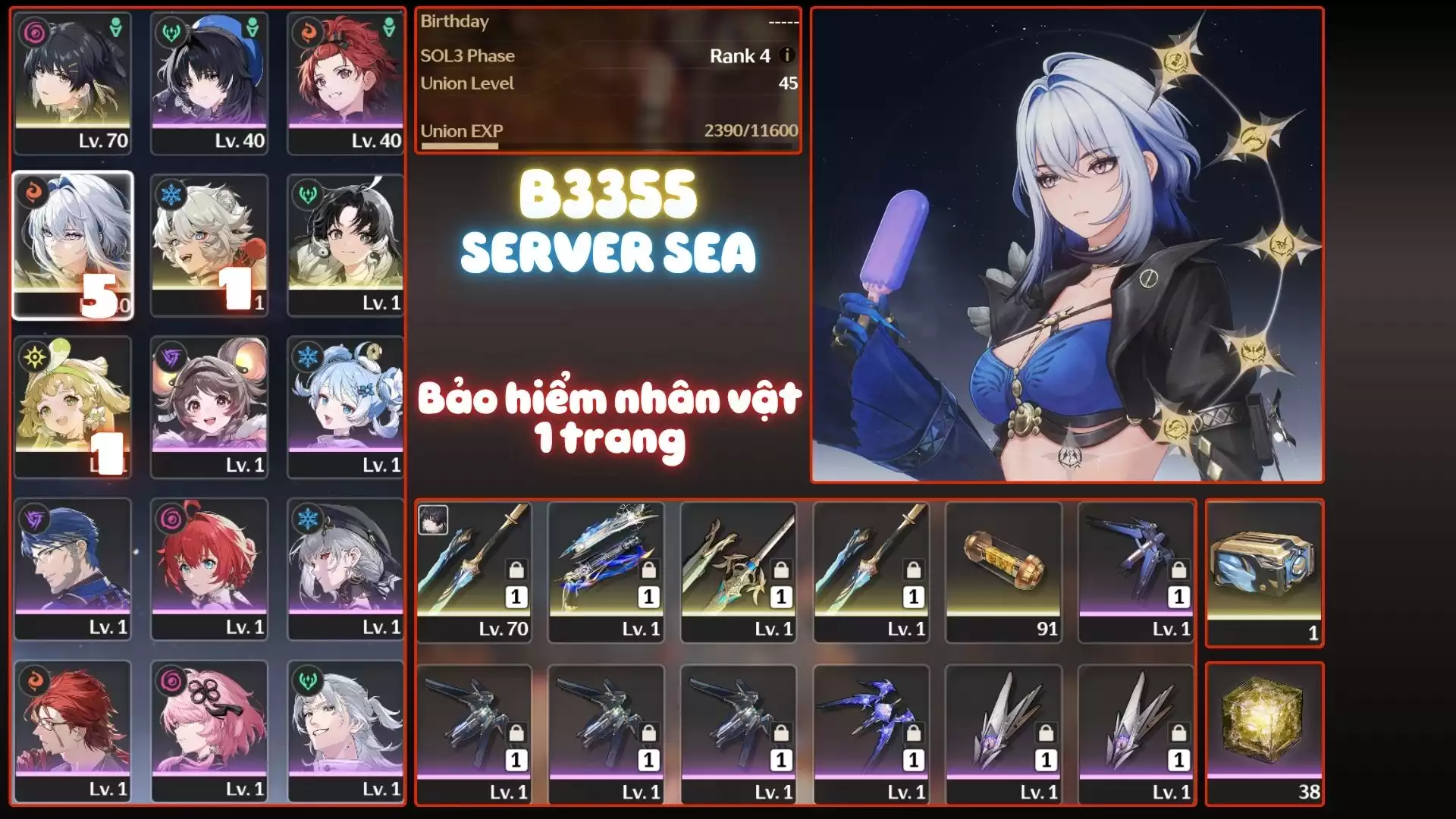1456x819 pixels.
Task: Select the red-haired Lv. 40 character
Action: 346,82
